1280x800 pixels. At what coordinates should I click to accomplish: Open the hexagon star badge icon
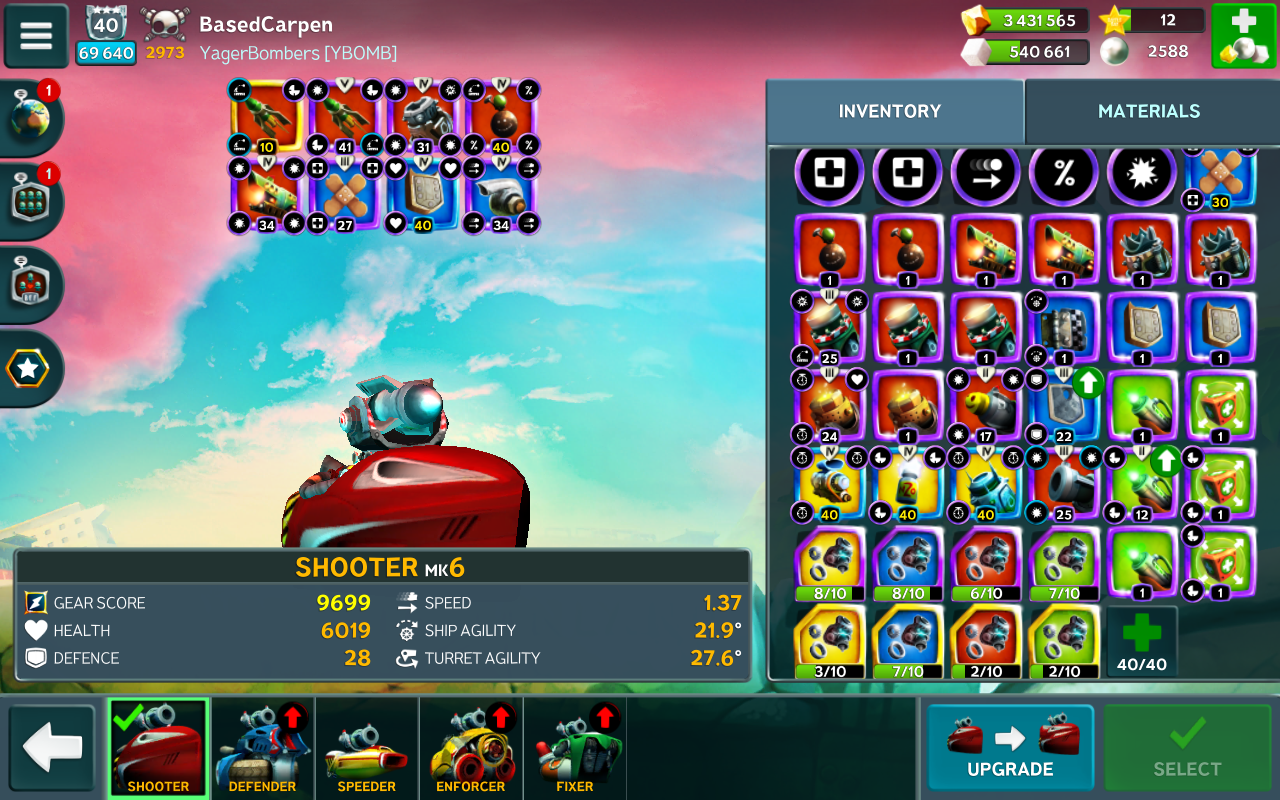pos(28,369)
